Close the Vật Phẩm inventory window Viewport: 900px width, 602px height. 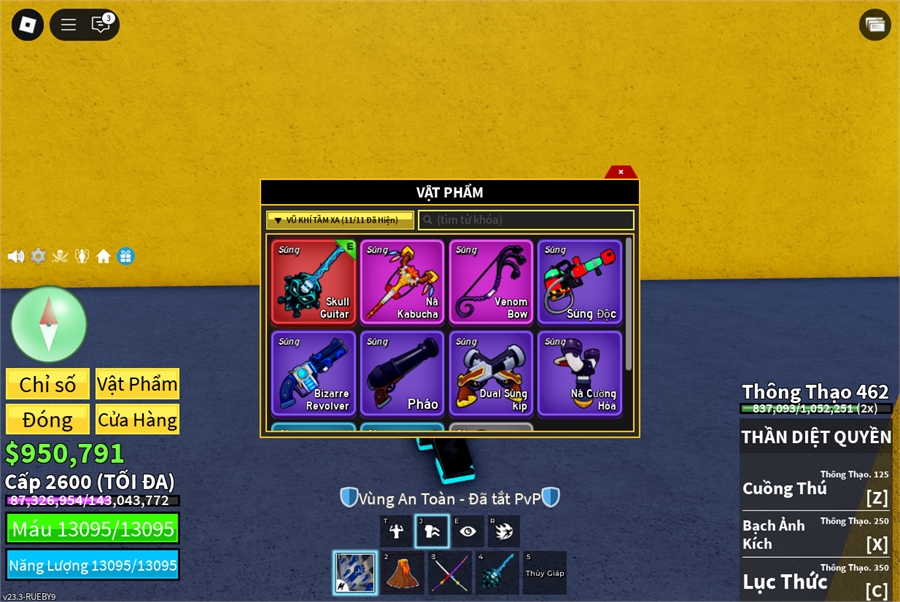coord(621,172)
